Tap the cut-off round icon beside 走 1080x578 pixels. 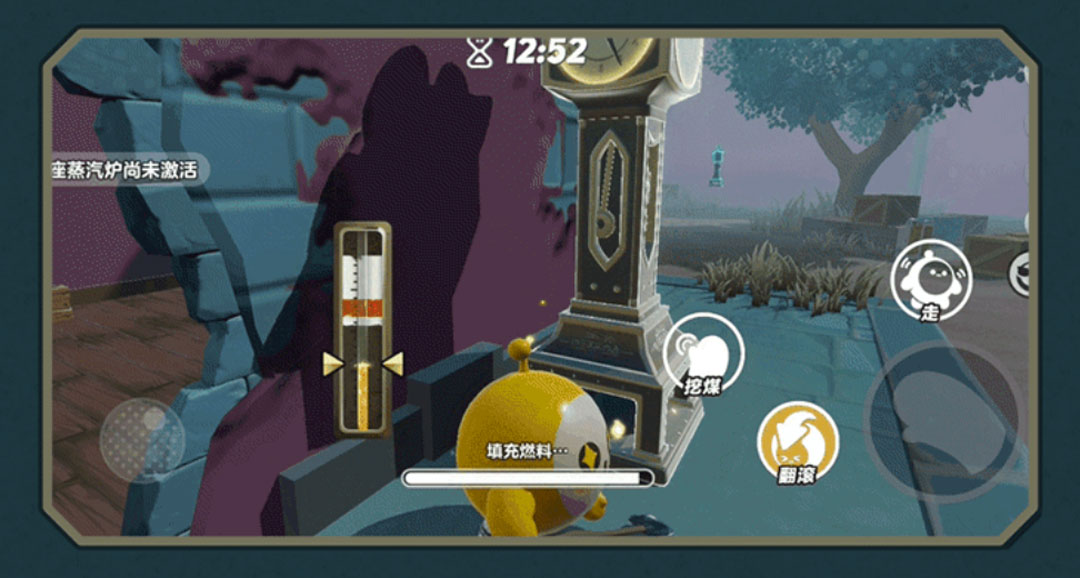[x=1020, y=274]
